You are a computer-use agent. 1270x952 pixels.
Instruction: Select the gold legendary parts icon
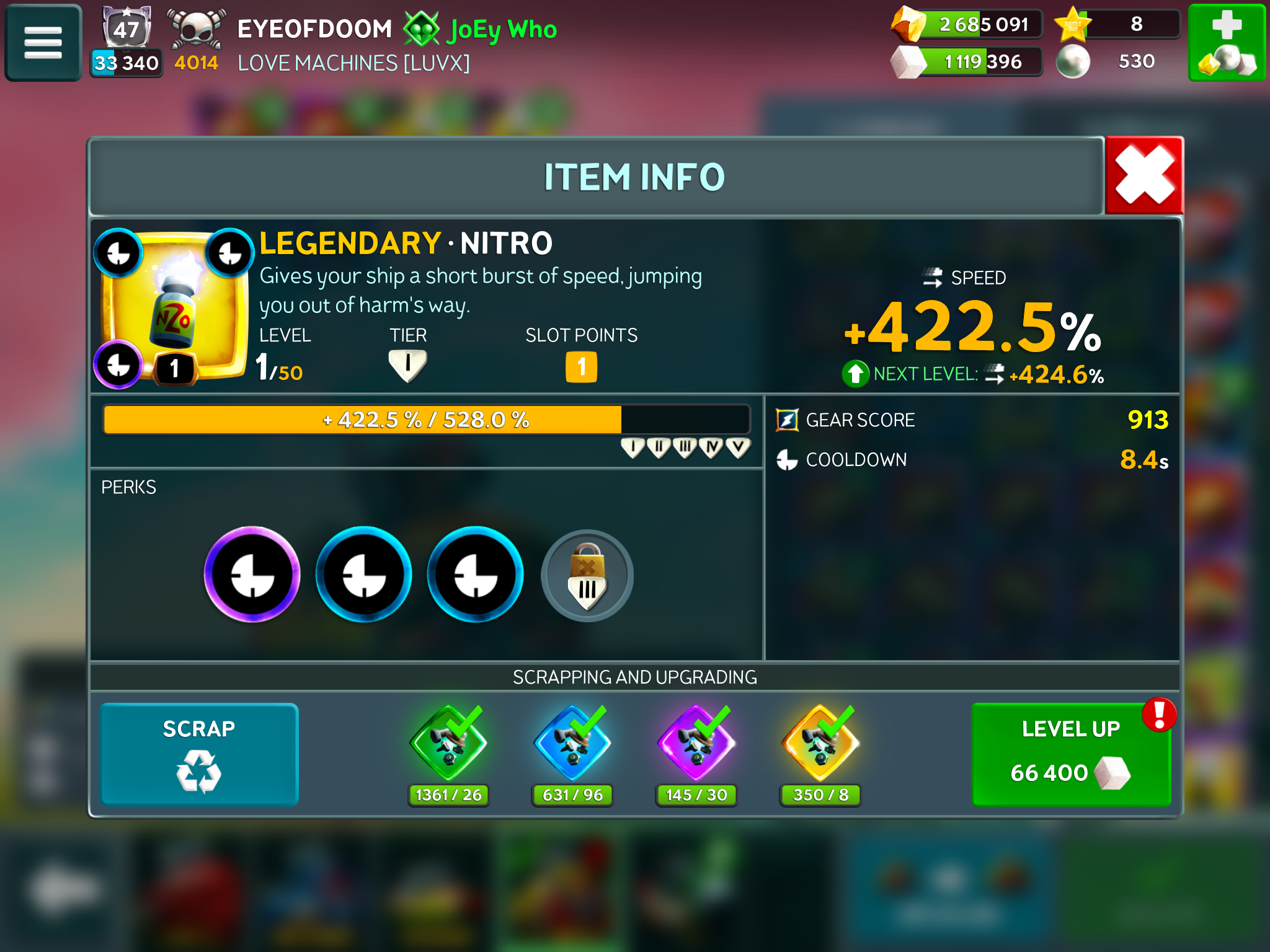(x=820, y=744)
